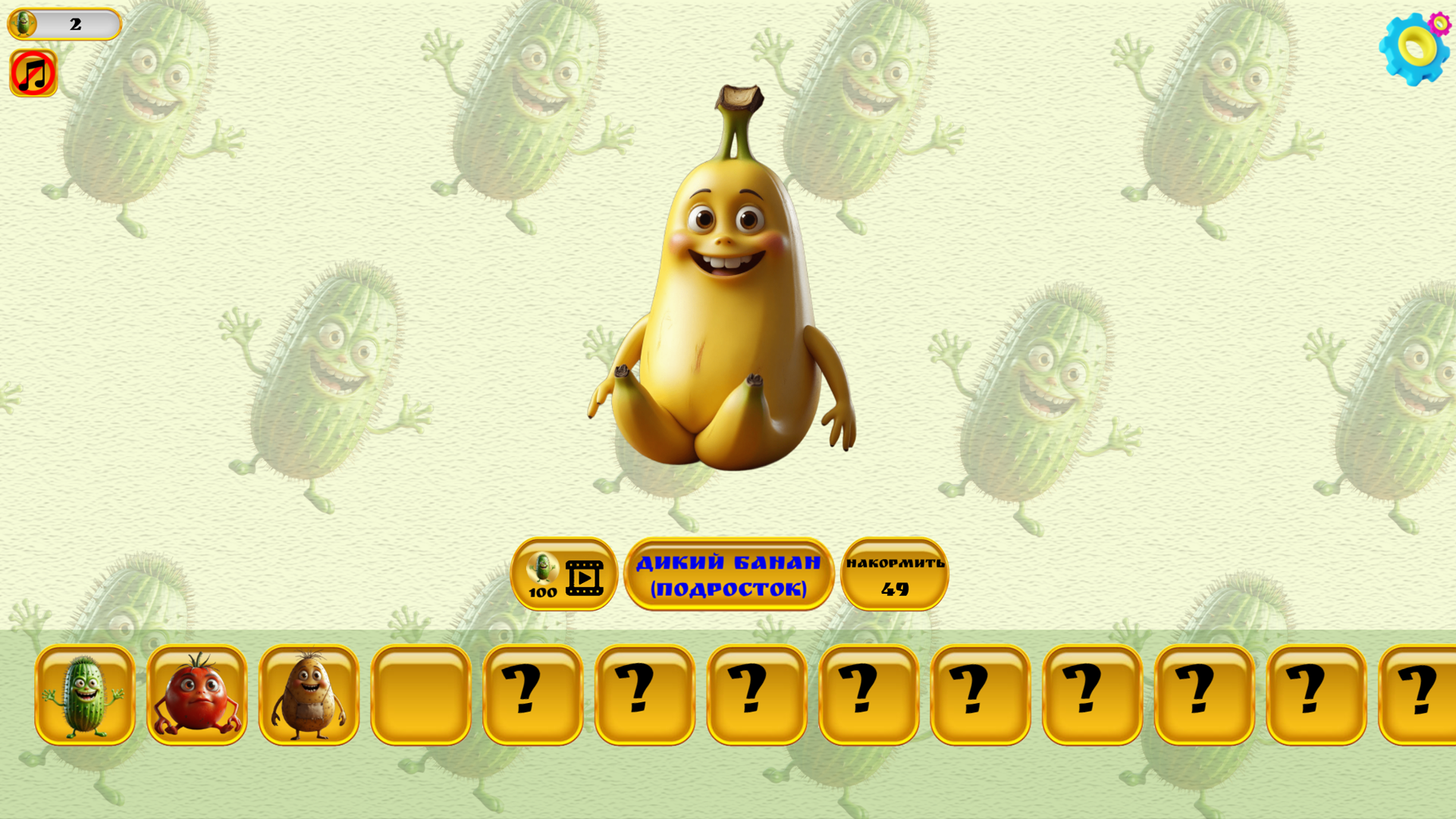The image size is (1456, 819).
Task: Click the cucumber coin icon in the top-left counter
Action: 23,24
